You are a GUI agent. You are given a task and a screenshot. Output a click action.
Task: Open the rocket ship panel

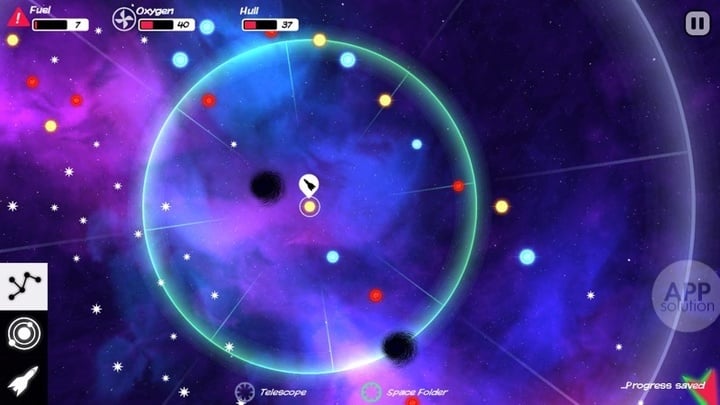pos(19,381)
